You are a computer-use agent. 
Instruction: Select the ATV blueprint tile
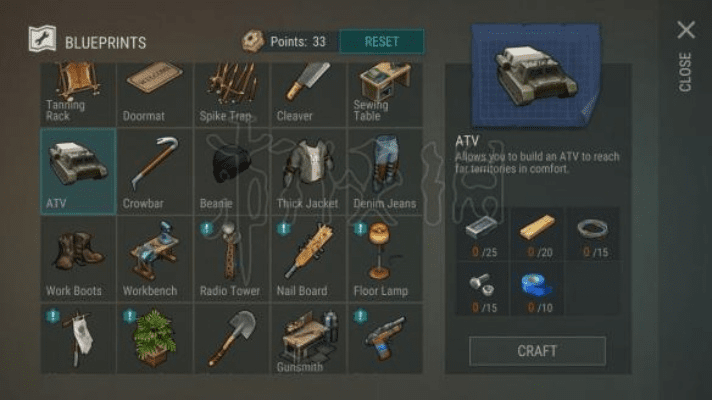click(x=78, y=170)
